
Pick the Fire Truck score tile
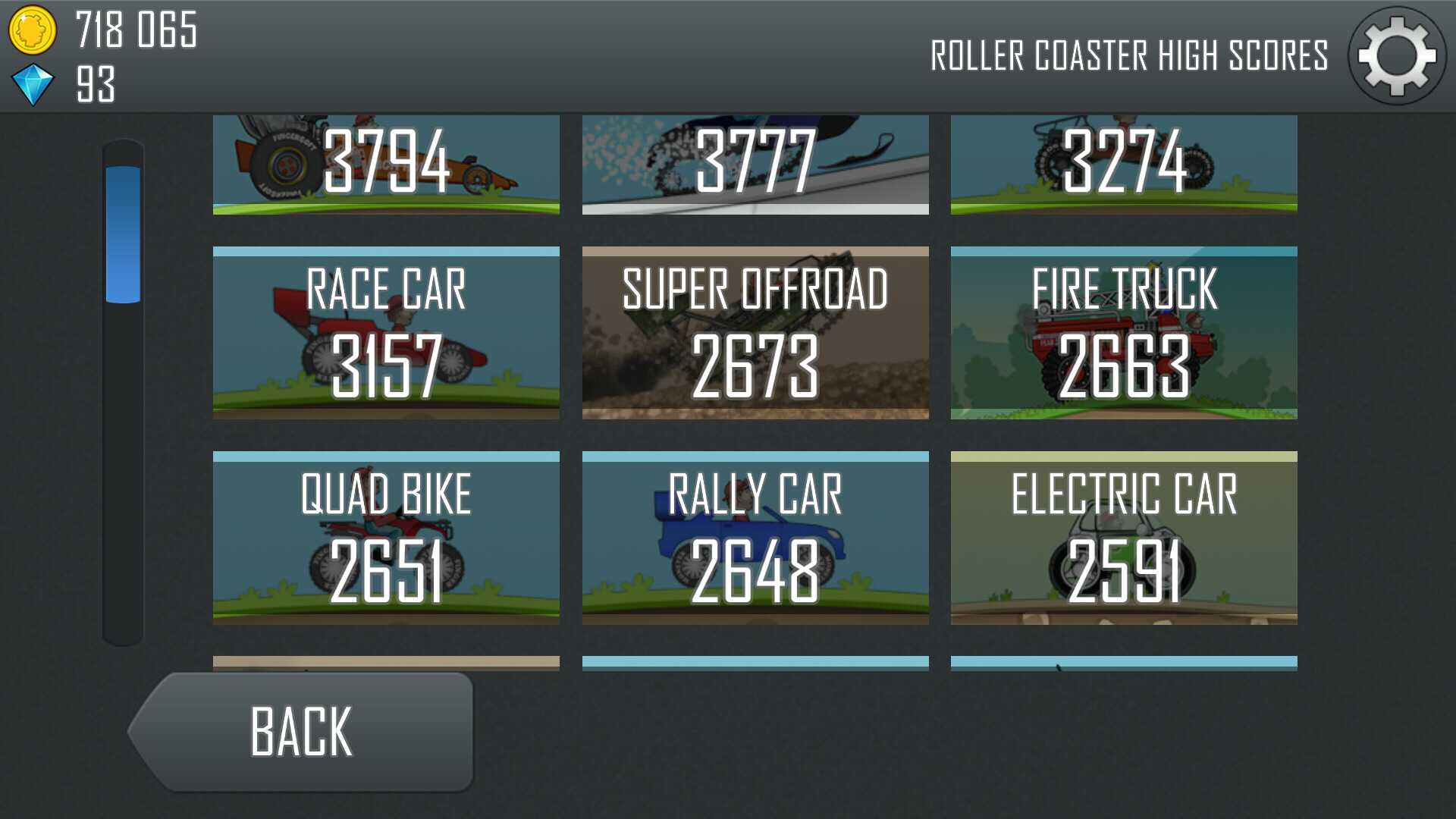tap(1124, 333)
